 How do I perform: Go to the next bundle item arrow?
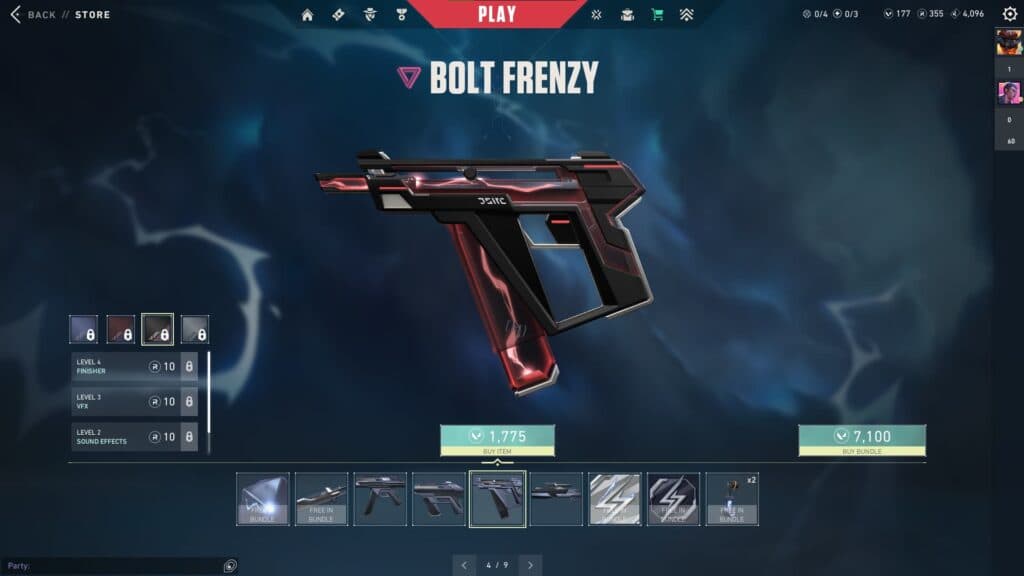(x=530, y=565)
